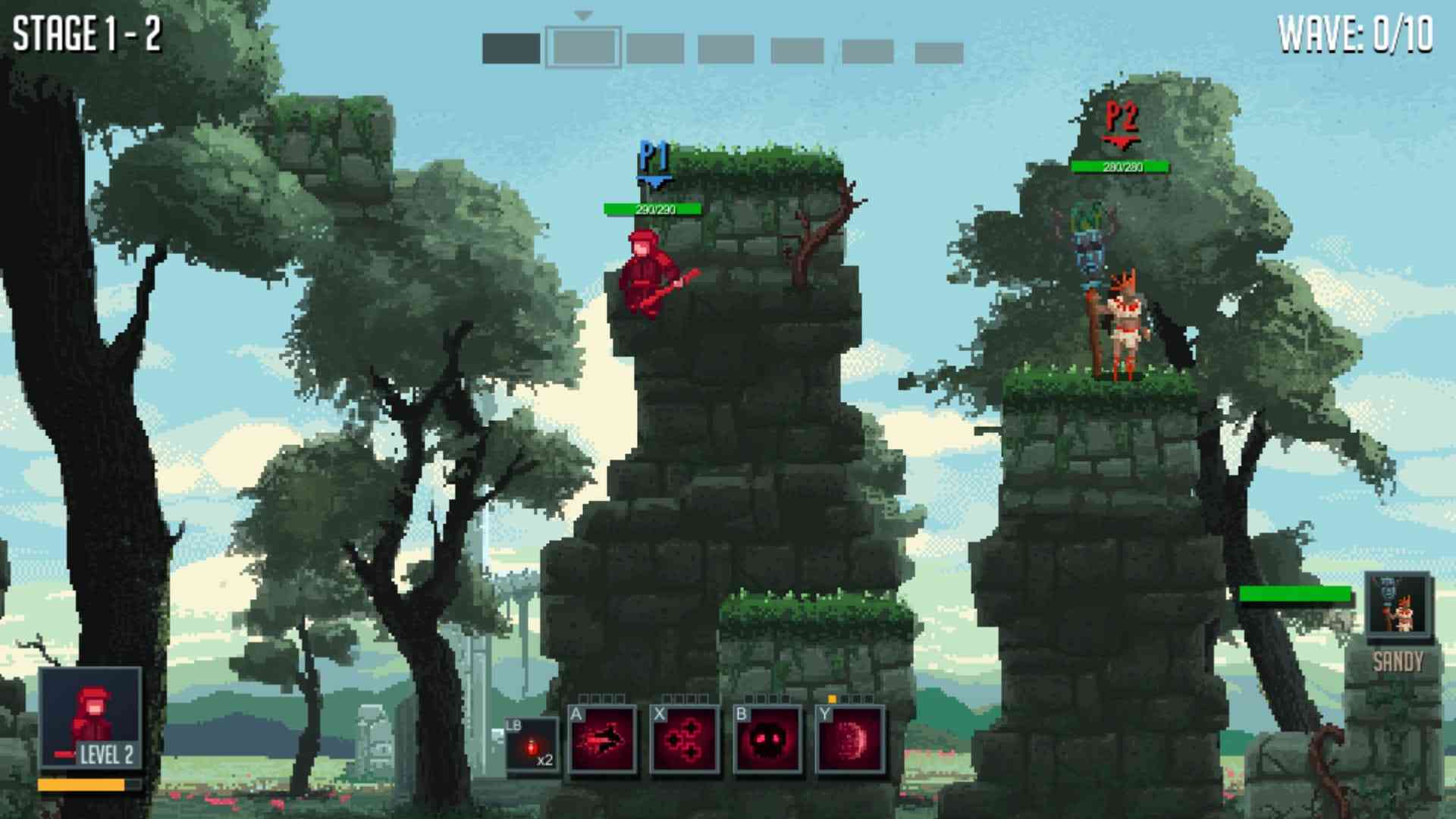Activate the three-orb cluster ability
The height and width of the screenshot is (819, 1456).
pyautogui.click(x=685, y=740)
